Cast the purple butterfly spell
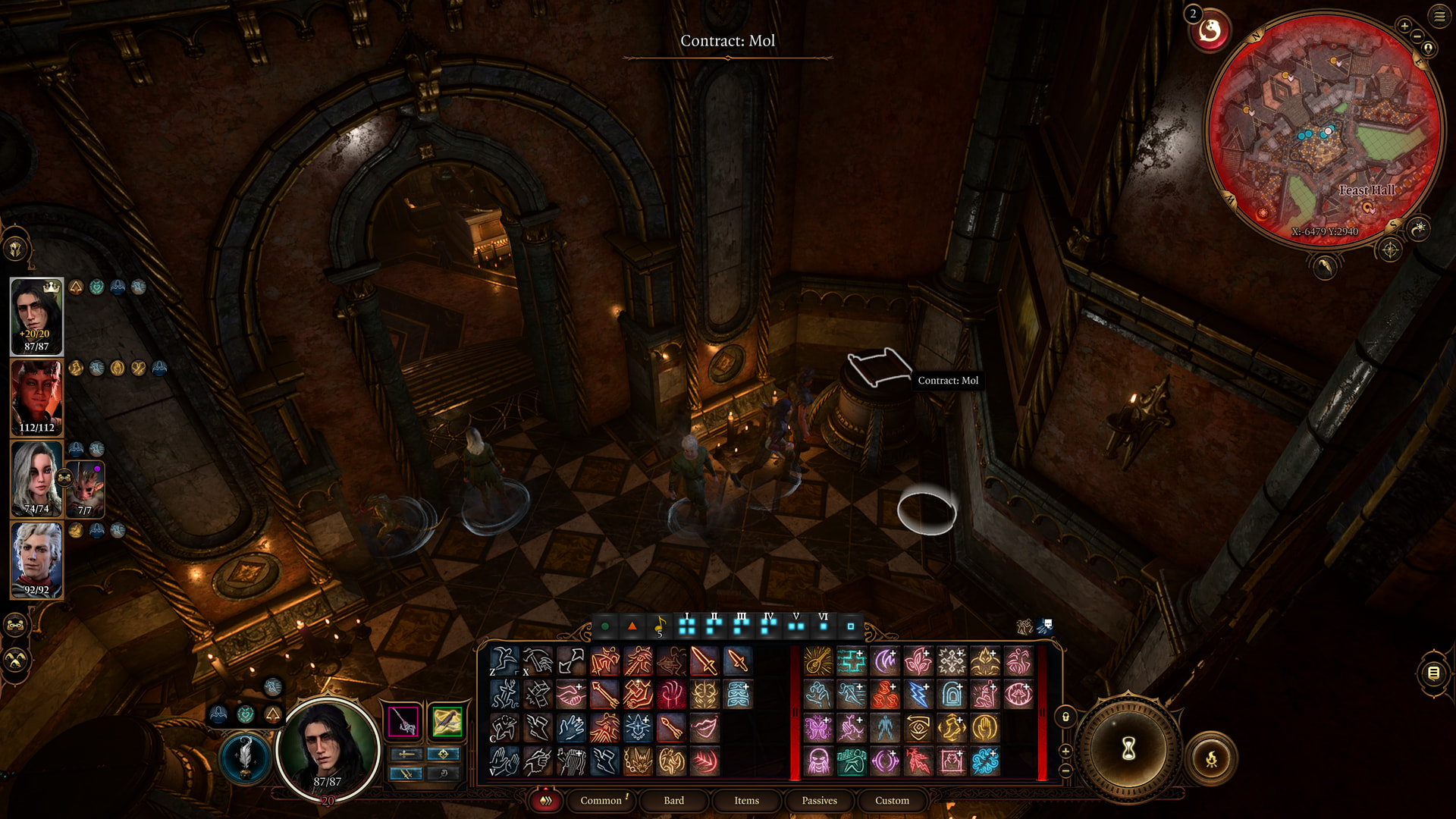This screenshot has height=819, width=1456. pos(818,728)
